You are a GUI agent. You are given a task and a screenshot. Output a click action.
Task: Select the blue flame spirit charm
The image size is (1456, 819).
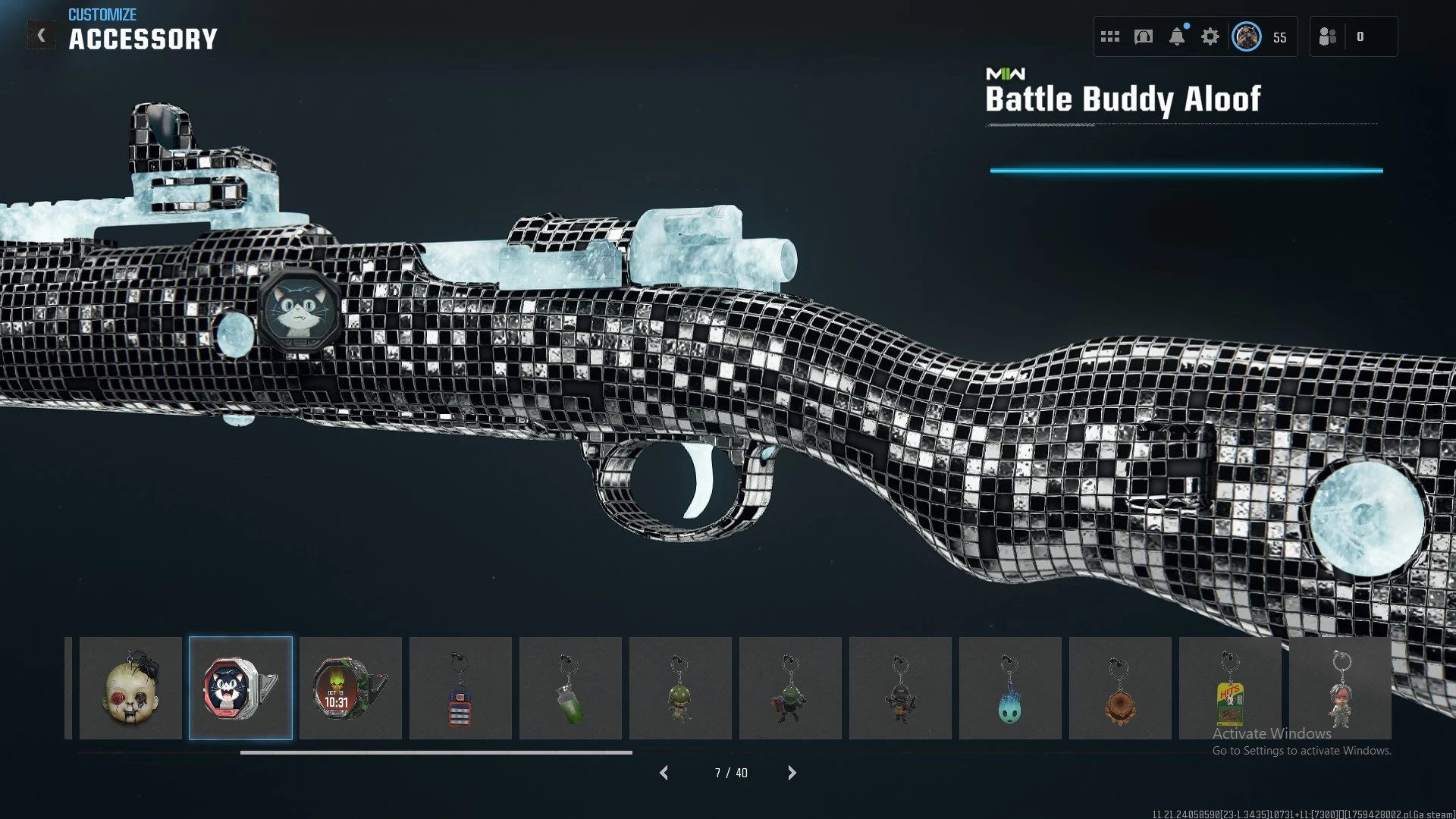coord(1010,688)
